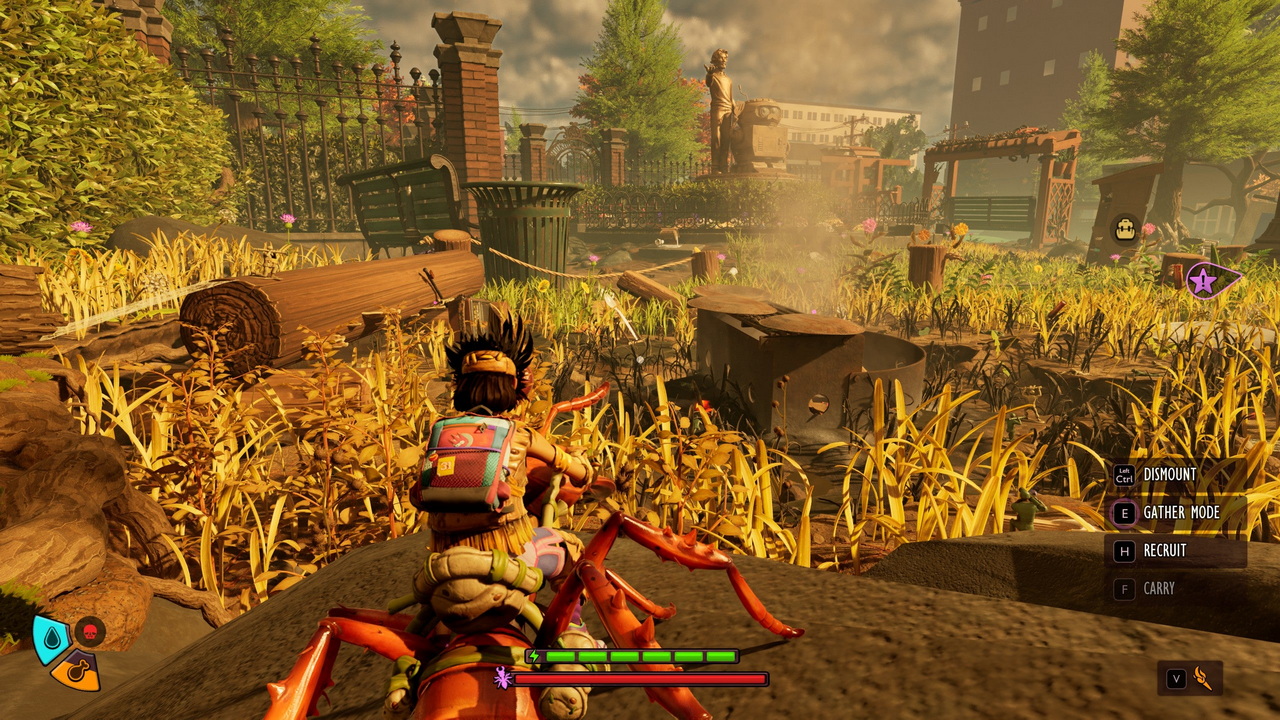Select the greyed-out Carry action
The height and width of the screenshot is (720, 1280).
1158,589
